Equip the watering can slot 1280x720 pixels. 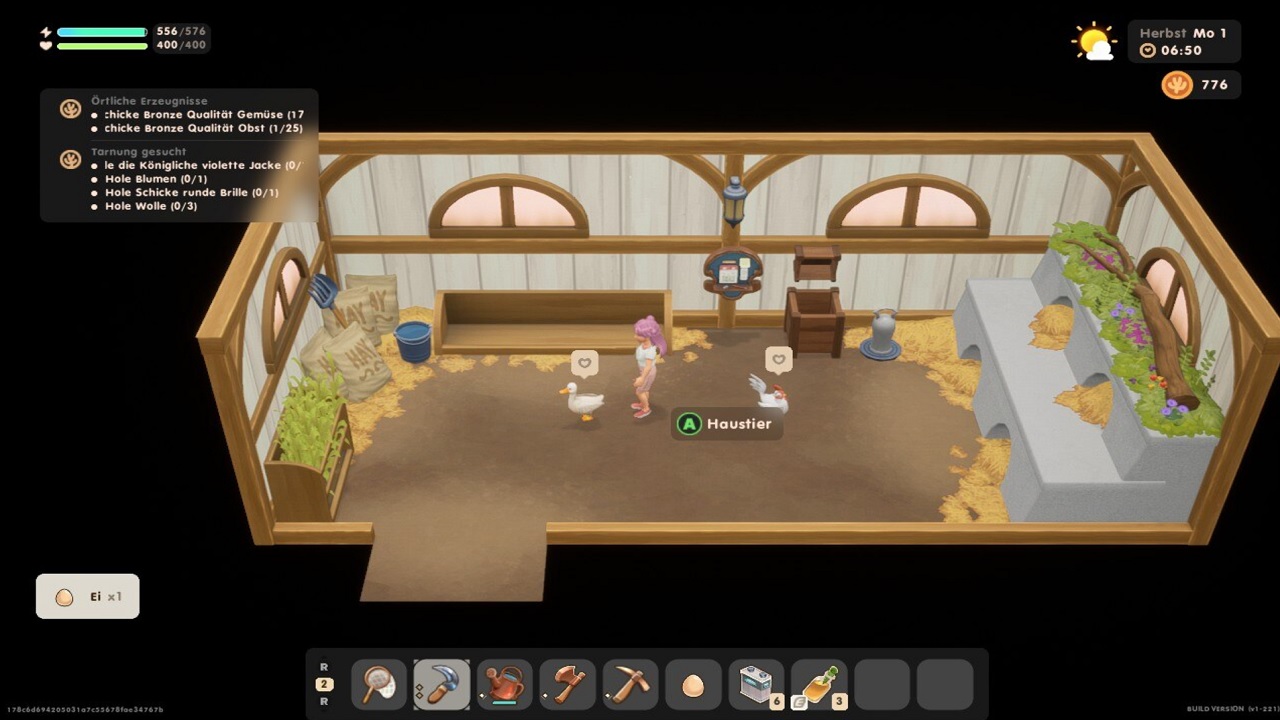coord(505,685)
